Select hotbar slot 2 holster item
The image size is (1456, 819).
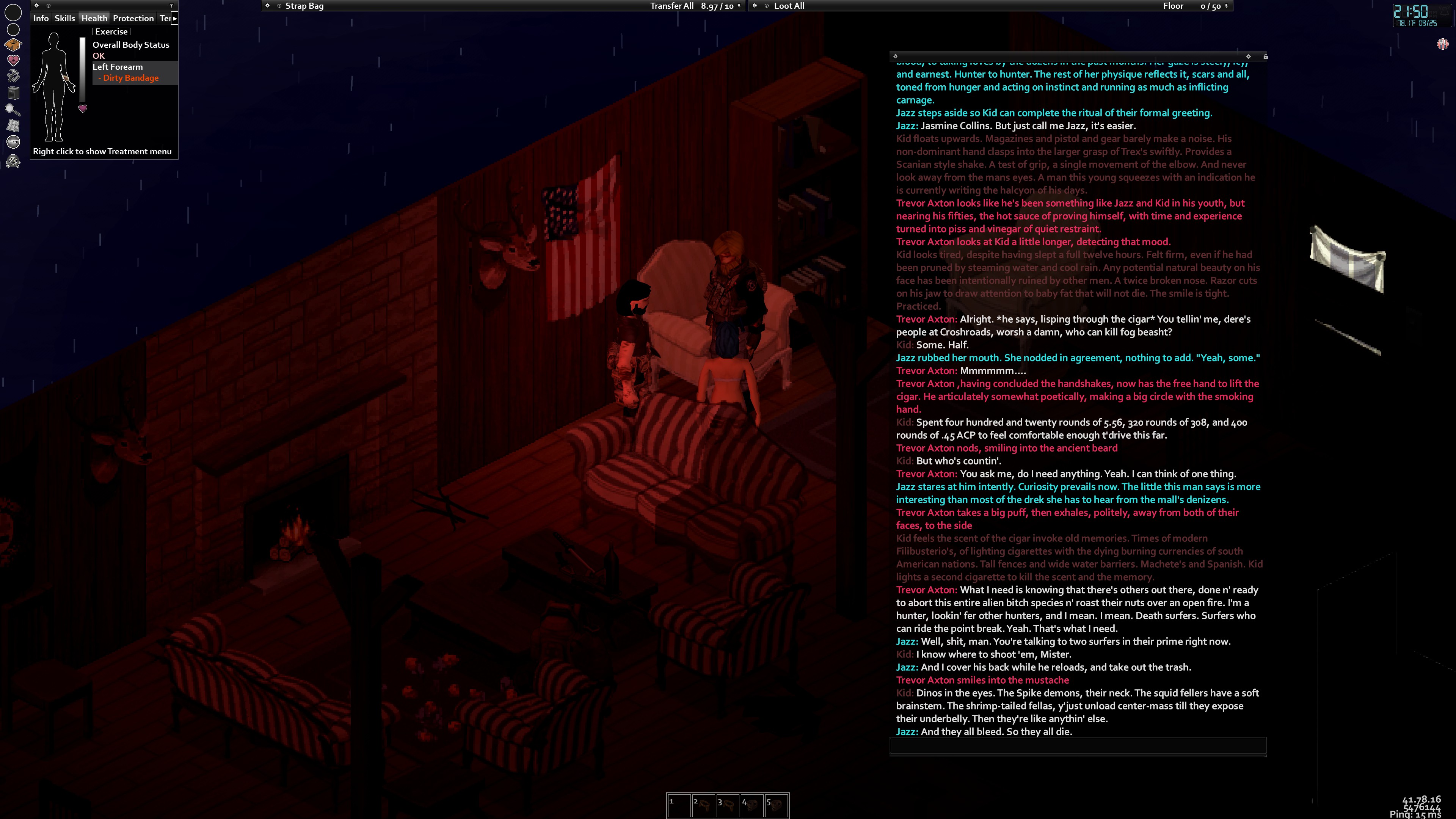[x=703, y=805]
